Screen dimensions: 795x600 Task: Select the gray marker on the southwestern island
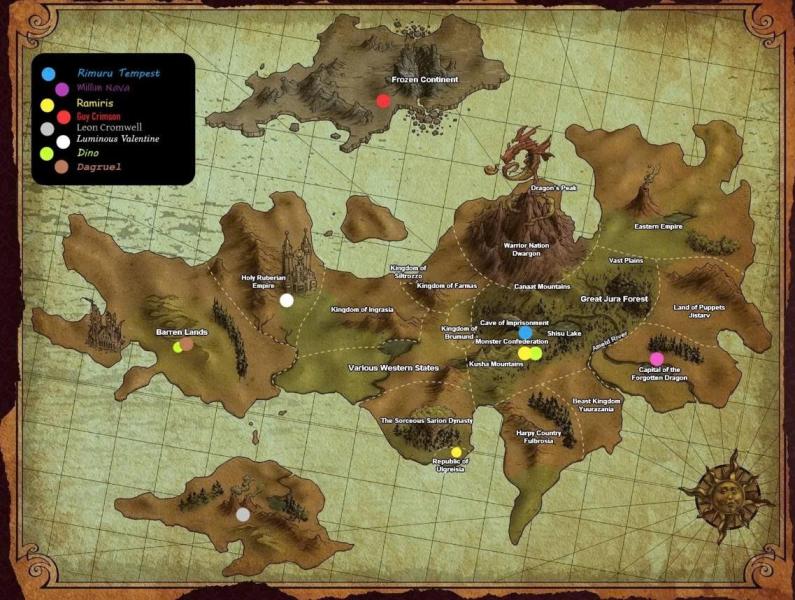tap(243, 514)
